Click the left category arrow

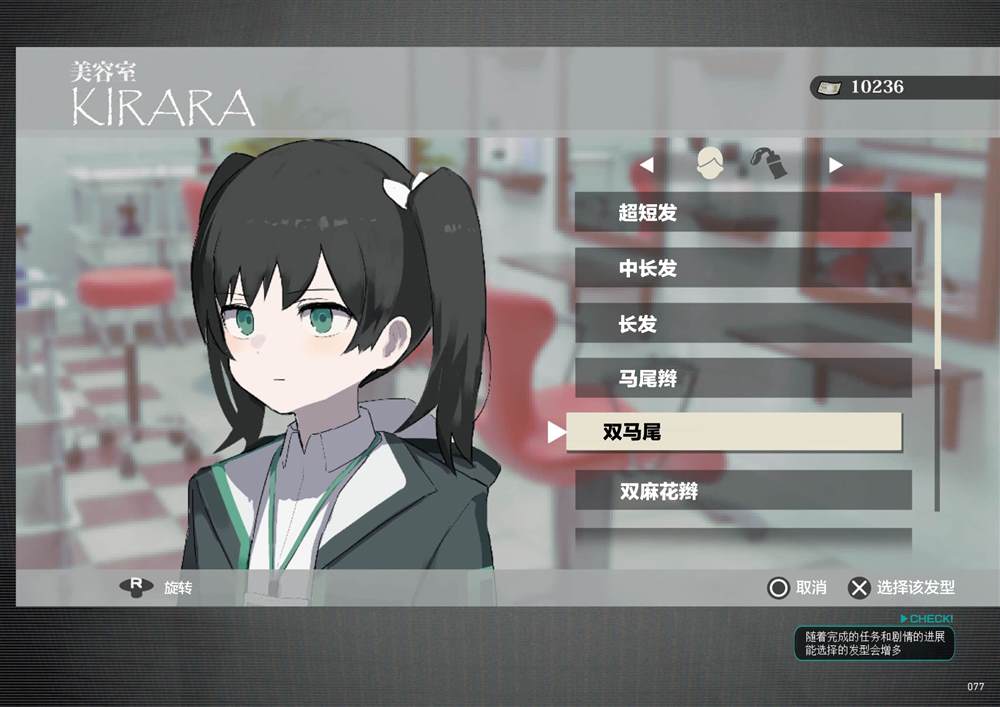(647, 165)
